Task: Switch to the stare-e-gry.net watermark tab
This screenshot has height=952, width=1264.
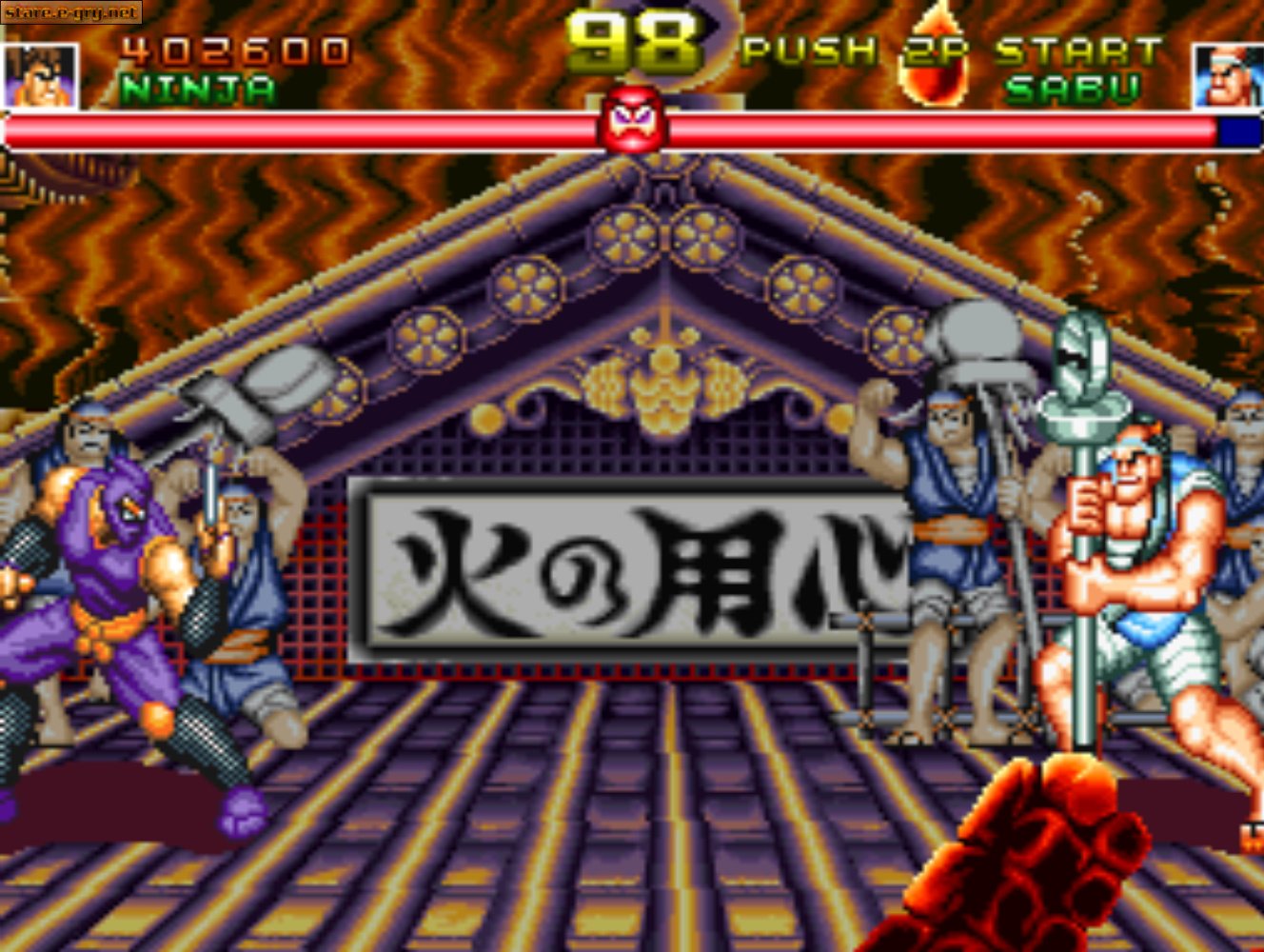Action: 69,14
